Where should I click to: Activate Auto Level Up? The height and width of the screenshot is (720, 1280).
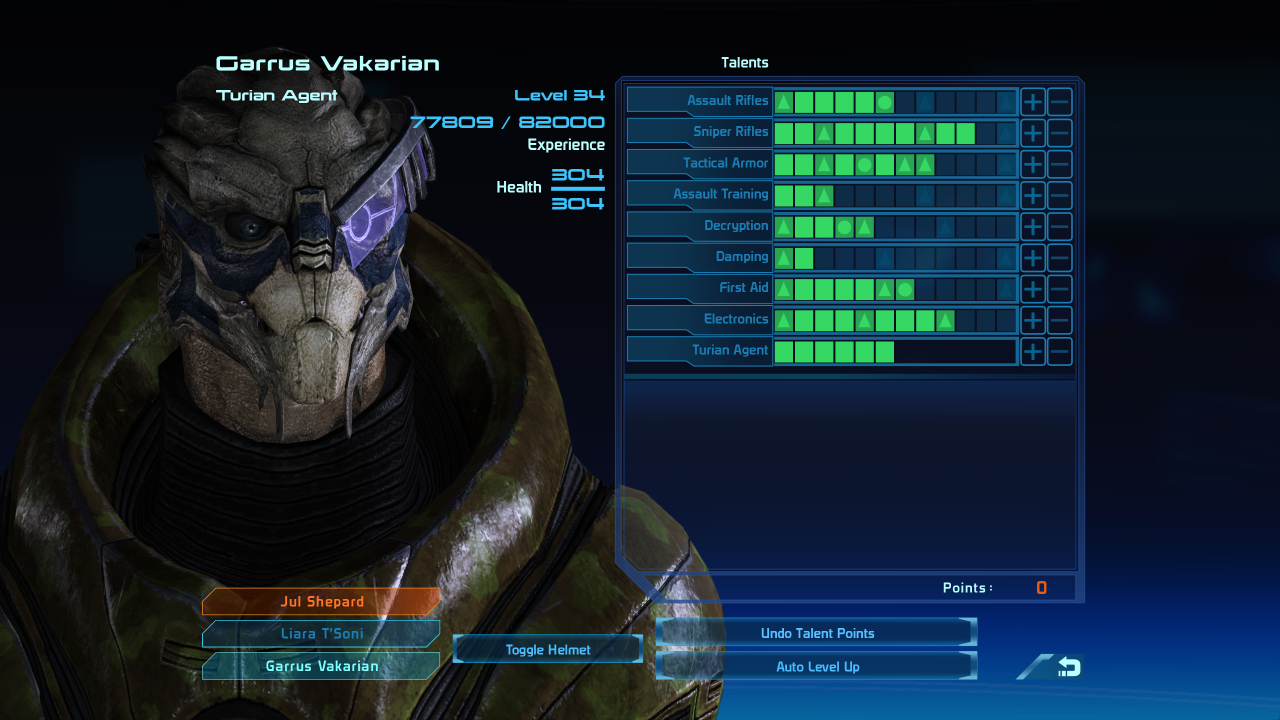(816, 667)
